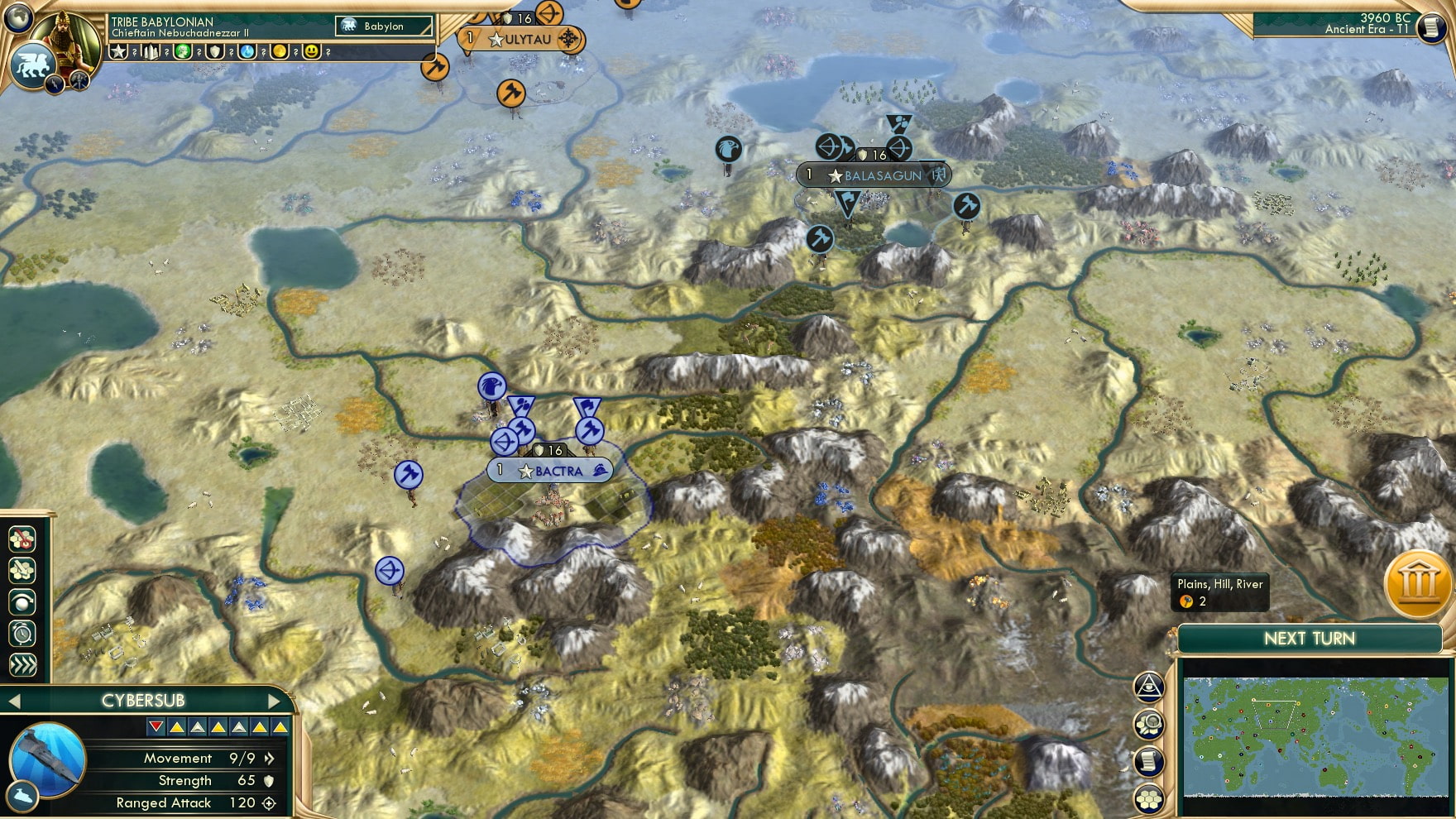Screen dimensions: 1456x819
Task: Click the blue science flask icon in the top bar
Action: tap(249, 51)
